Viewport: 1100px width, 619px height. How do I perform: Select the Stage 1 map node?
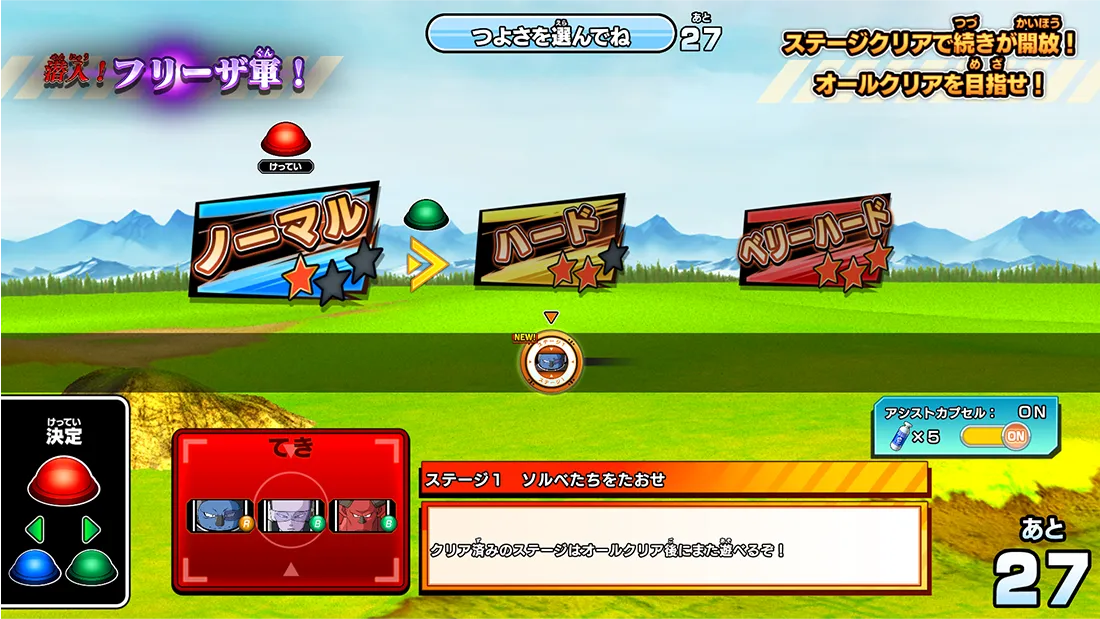pyautogui.click(x=550, y=363)
